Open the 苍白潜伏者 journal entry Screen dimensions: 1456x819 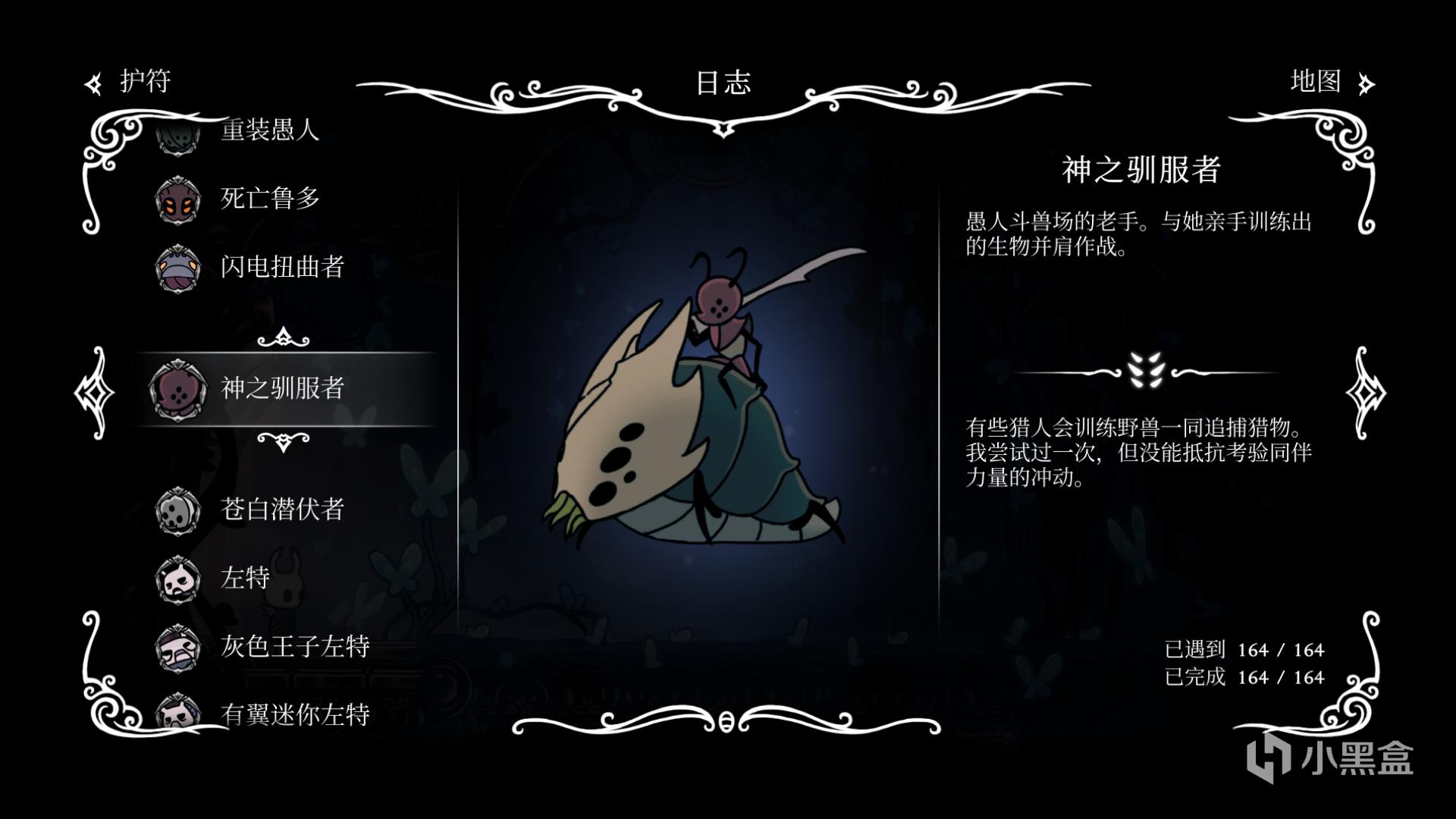click(281, 510)
